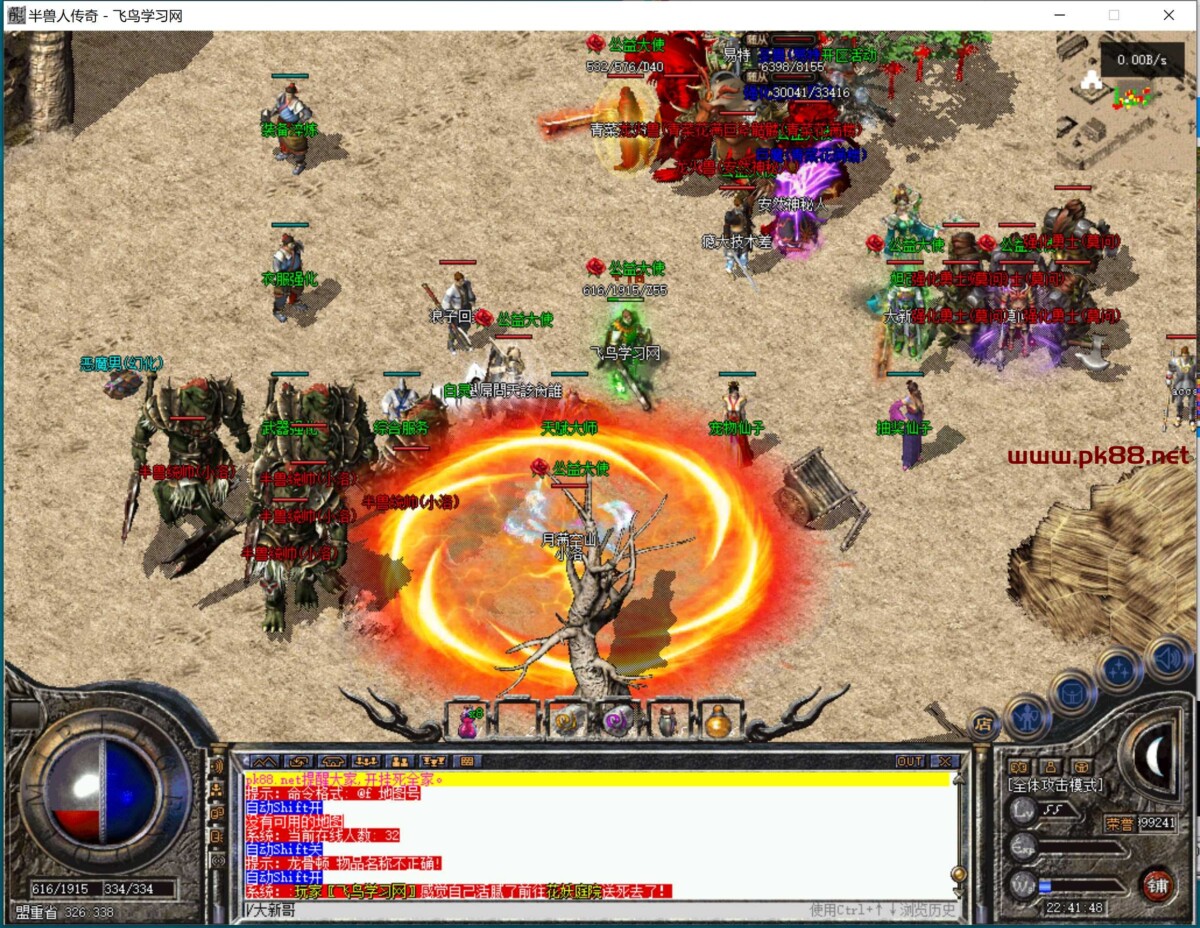The image size is (1200, 928).
Task: Click the chat scrollbar's golden knob
Action: [958, 872]
